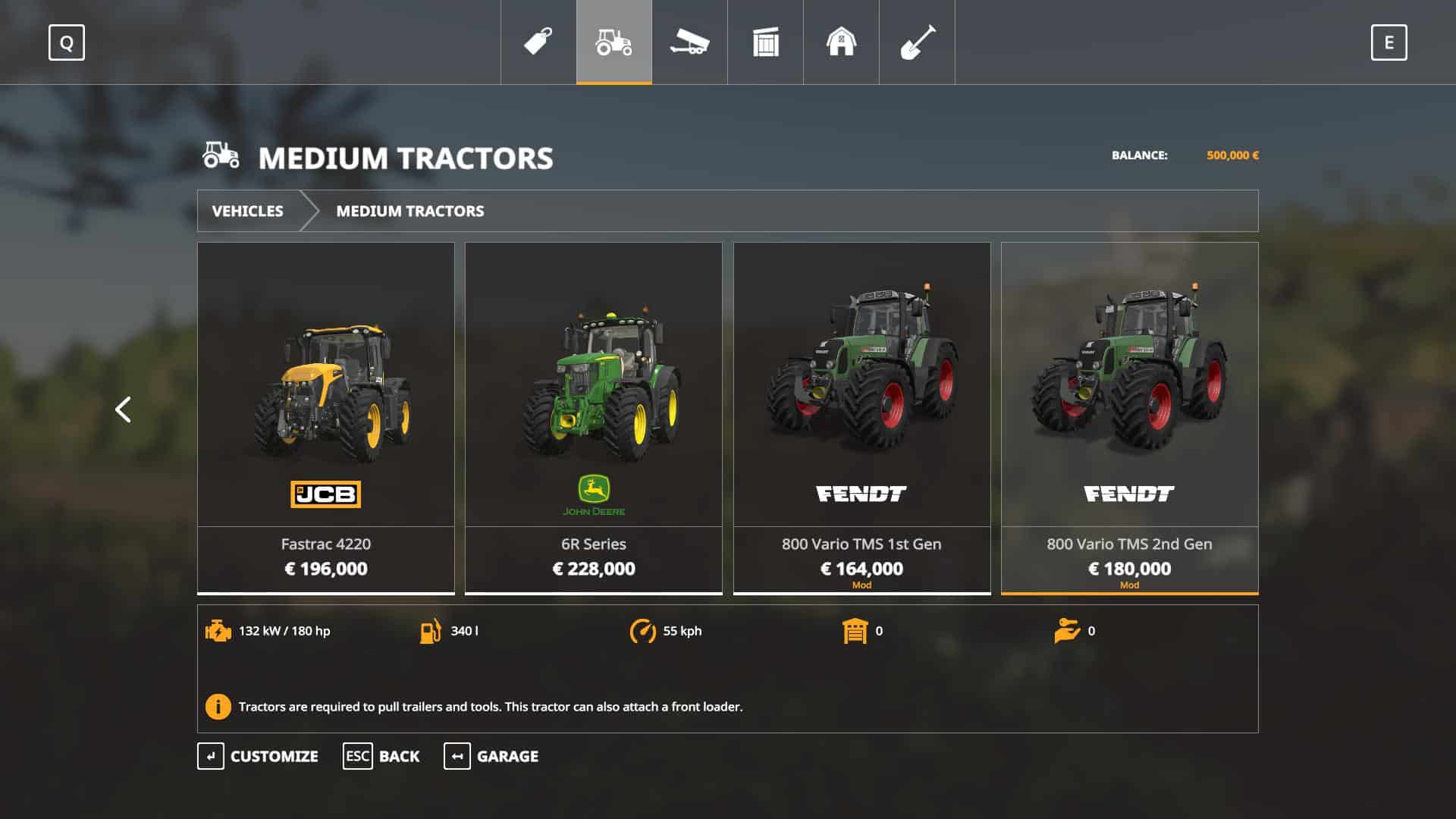
Task: Select the John Deere 6R Series
Action: click(594, 417)
